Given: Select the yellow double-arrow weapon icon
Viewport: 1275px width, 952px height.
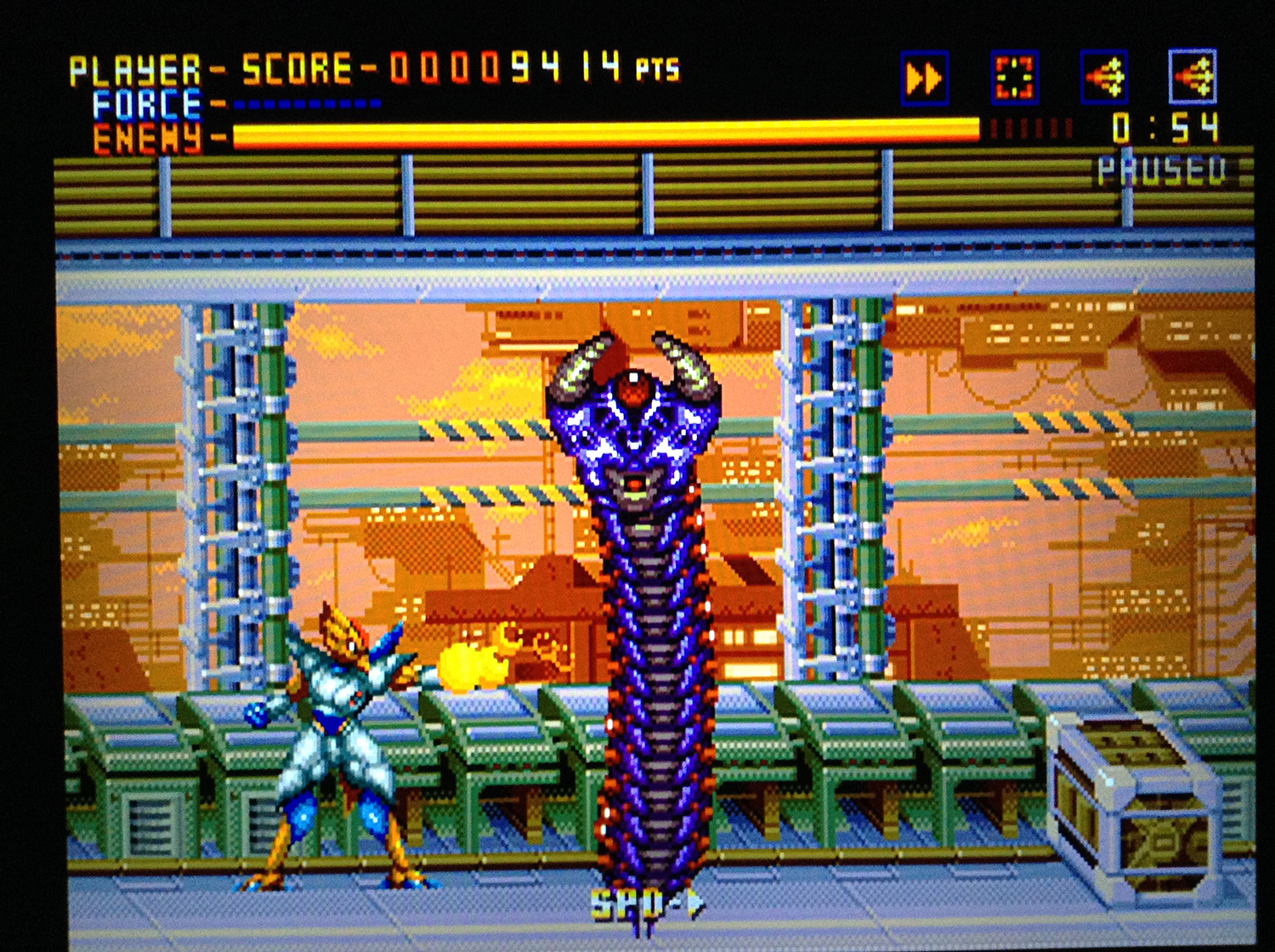Looking at the screenshot, I should pyautogui.click(x=924, y=79).
